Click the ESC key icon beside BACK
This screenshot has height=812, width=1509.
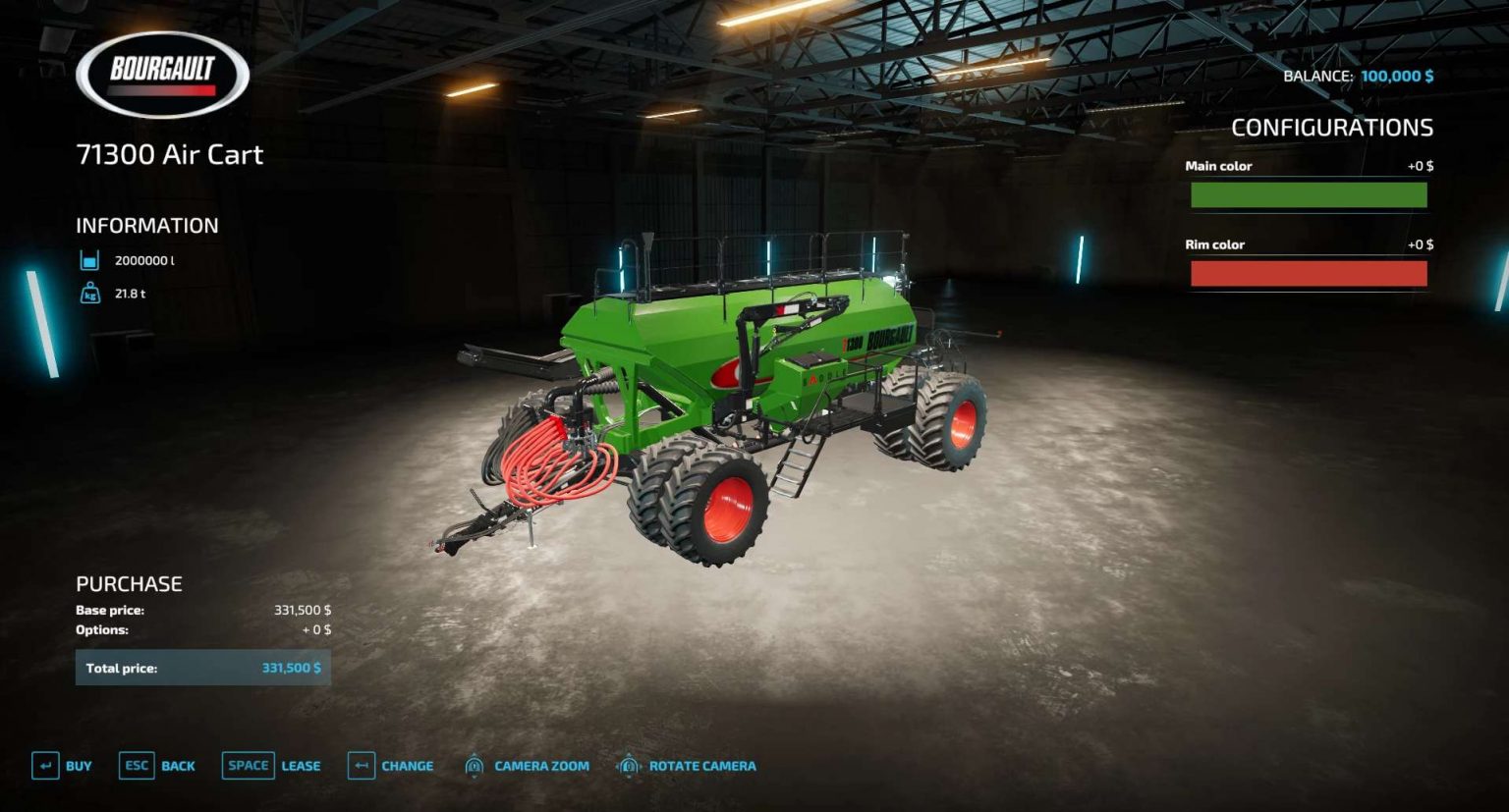136,765
